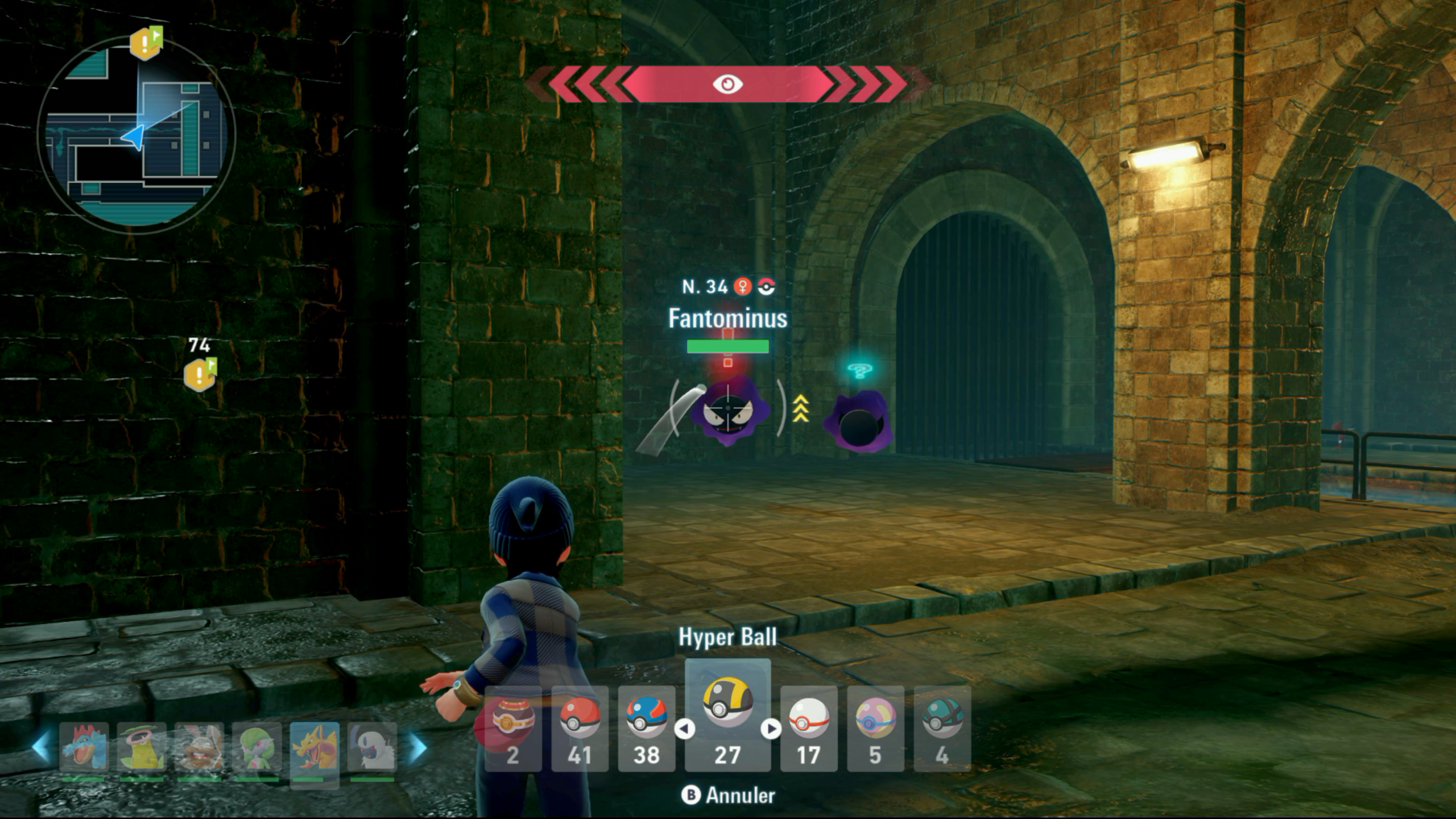
Task: Select the pink Heal Ball slot
Action: point(875,728)
